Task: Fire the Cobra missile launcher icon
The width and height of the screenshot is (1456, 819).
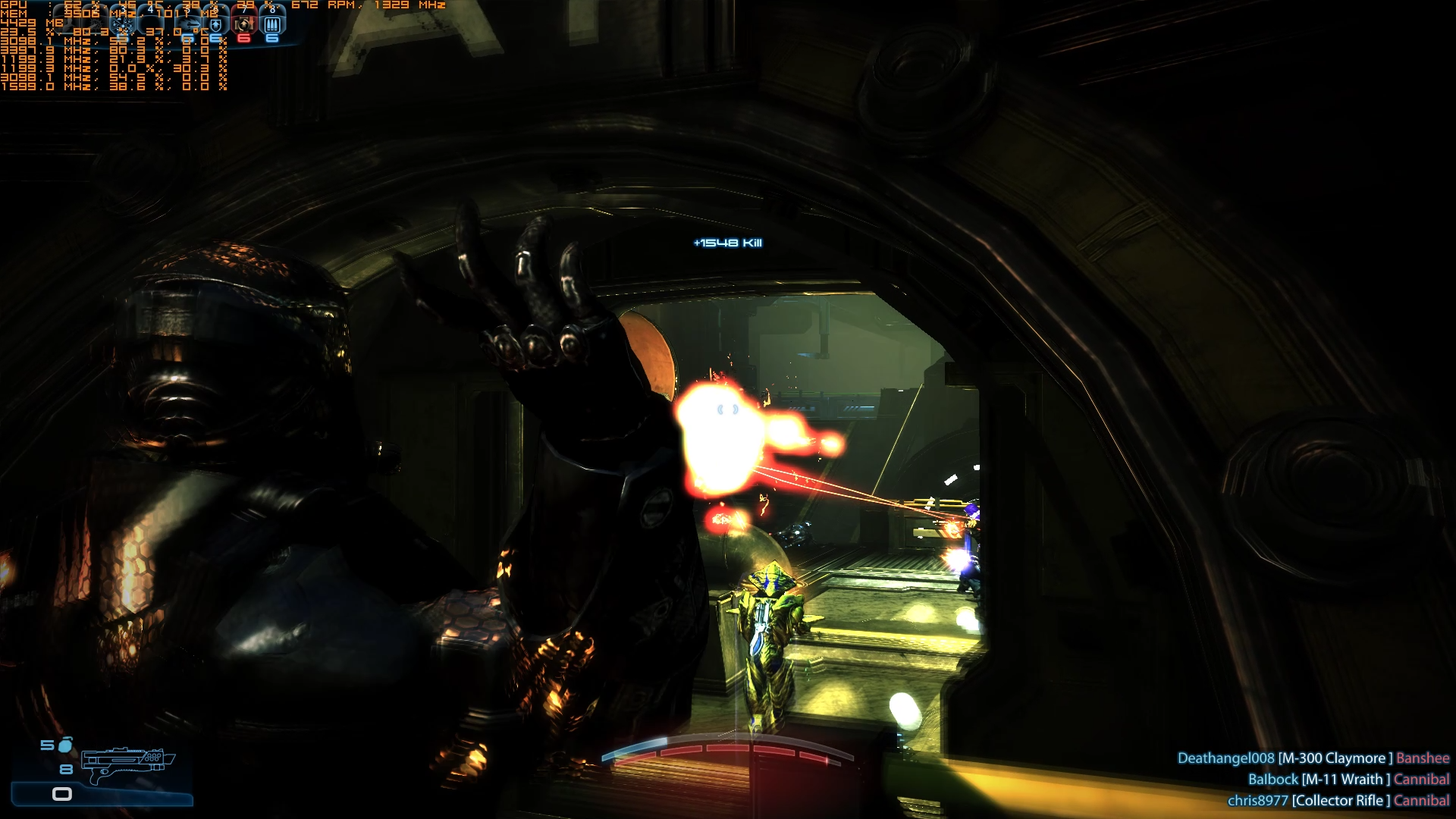Action: [190, 25]
